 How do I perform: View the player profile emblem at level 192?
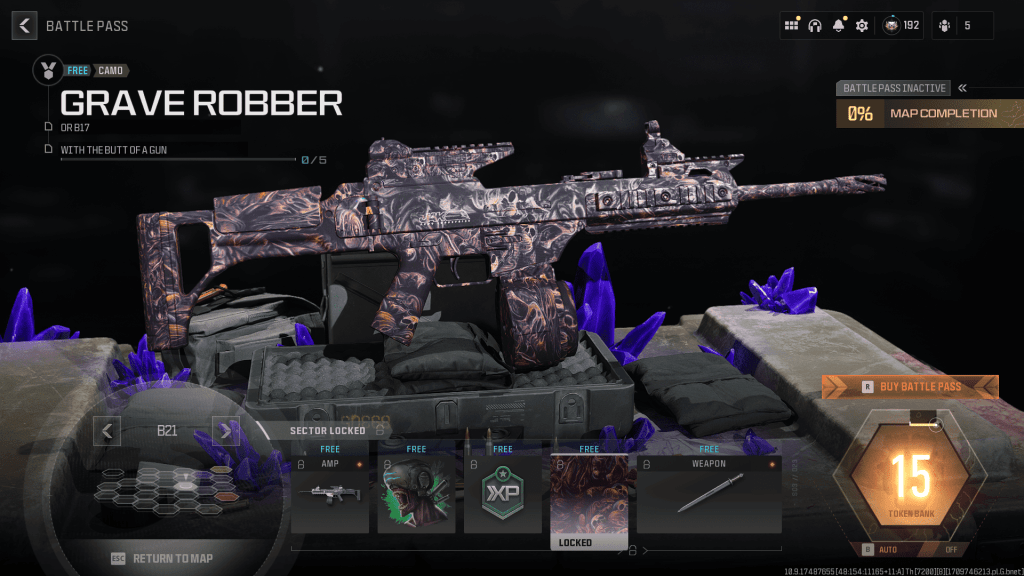click(890, 25)
